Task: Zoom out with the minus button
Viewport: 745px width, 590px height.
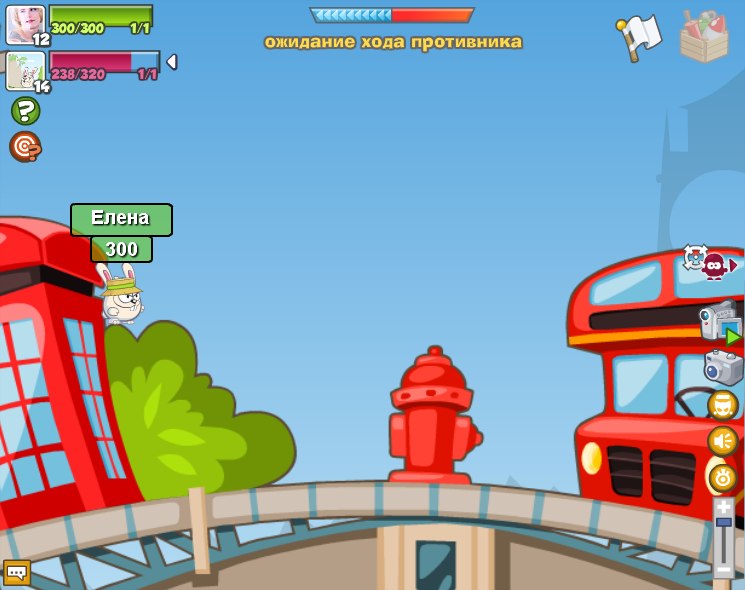Action: click(x=723, y=571)
